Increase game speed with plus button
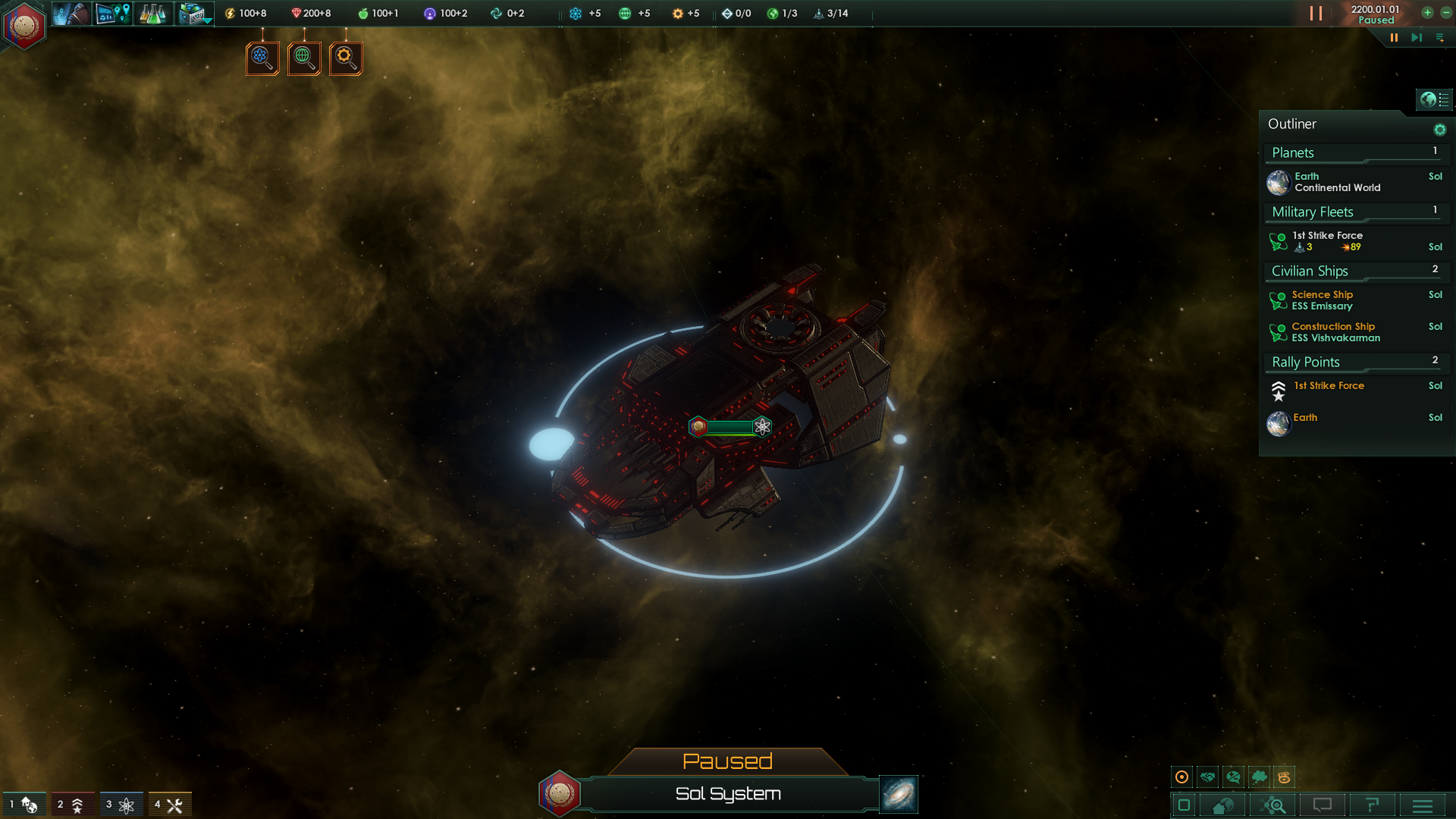 (x=1427, y=13)
